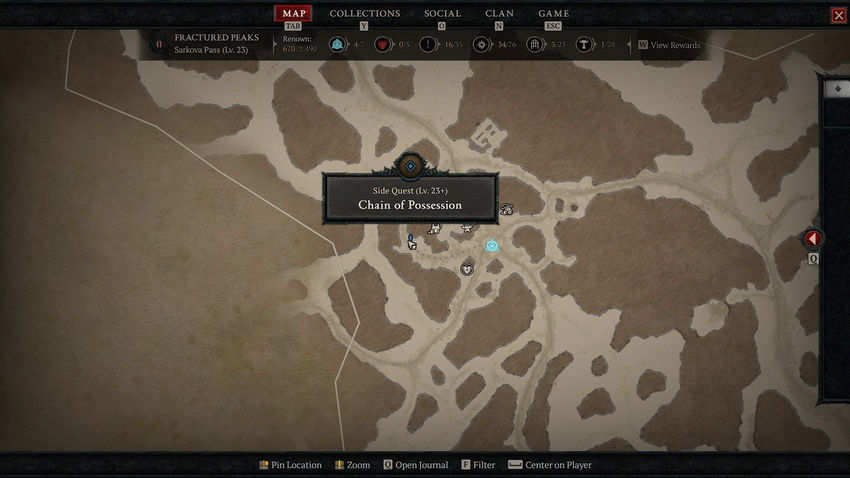Select the healer heart marker on the map
Image resolution: width=850 pixels, height=478 pixels.
point(467,269)
